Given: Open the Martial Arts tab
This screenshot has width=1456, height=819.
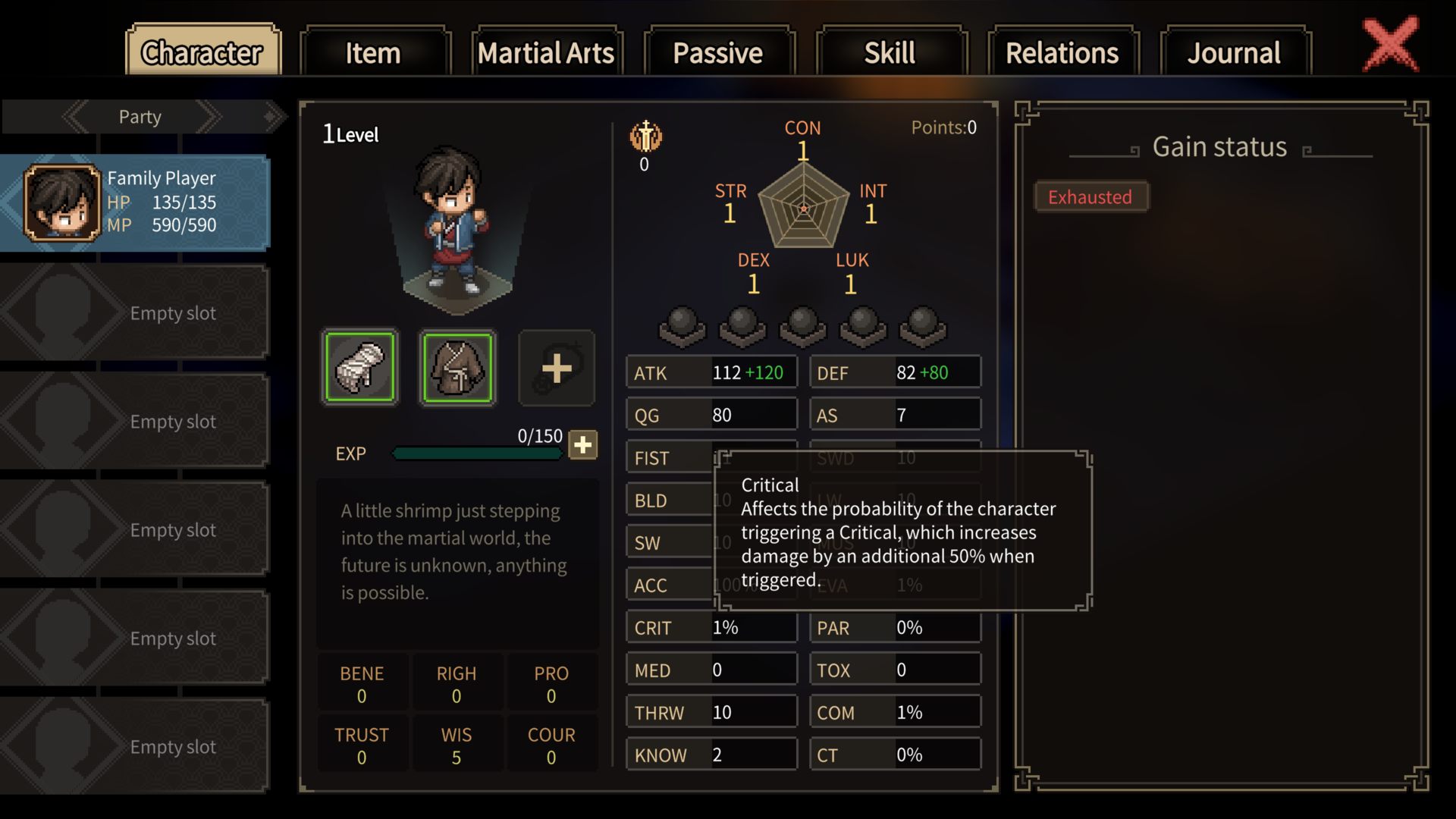Looking at the screenshot, I should point(546,52).
